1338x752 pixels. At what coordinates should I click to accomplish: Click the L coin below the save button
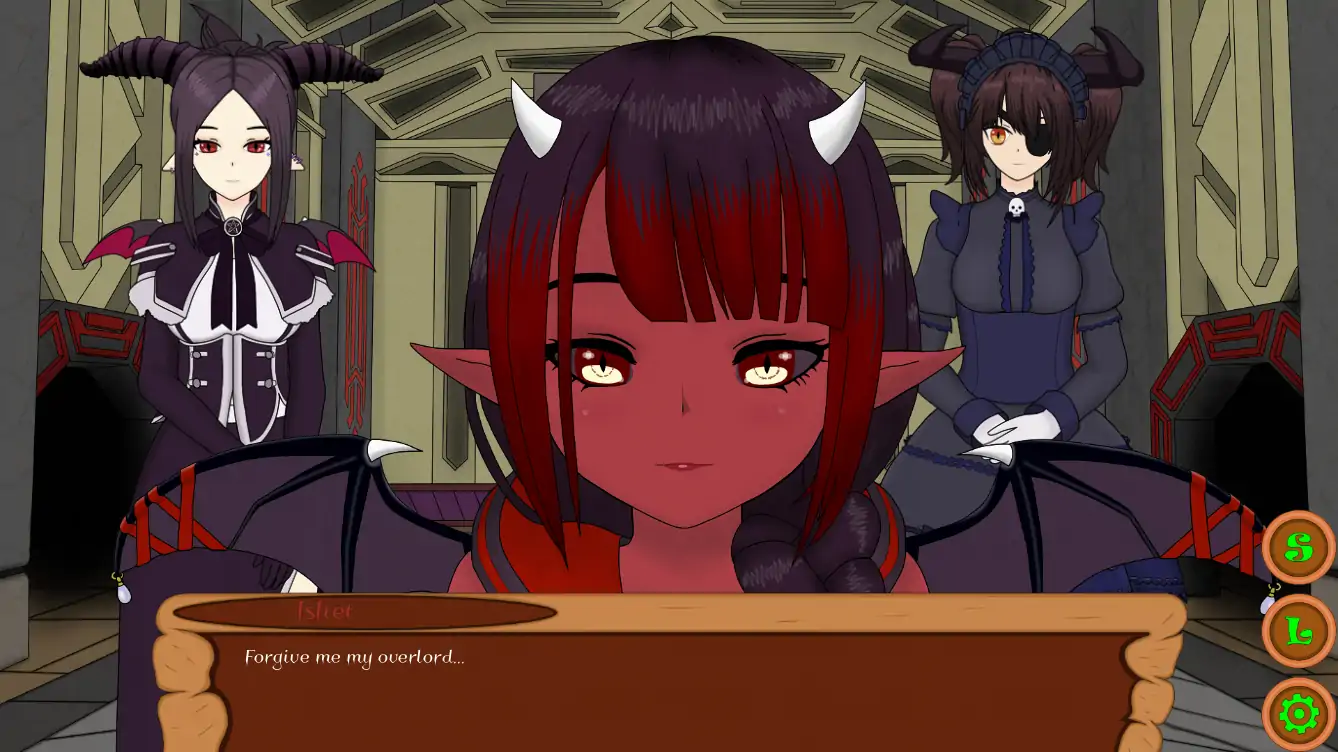tap(1297, 631)
